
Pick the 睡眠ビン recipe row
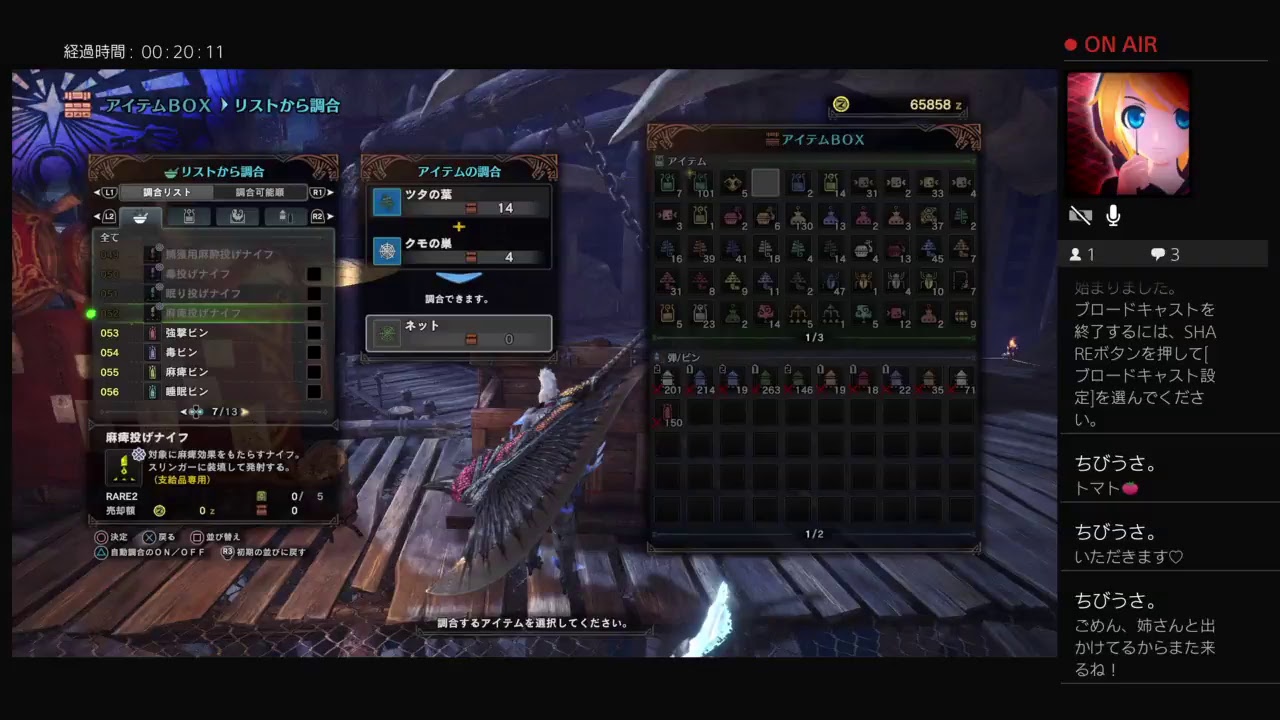[x=200, y=392]
